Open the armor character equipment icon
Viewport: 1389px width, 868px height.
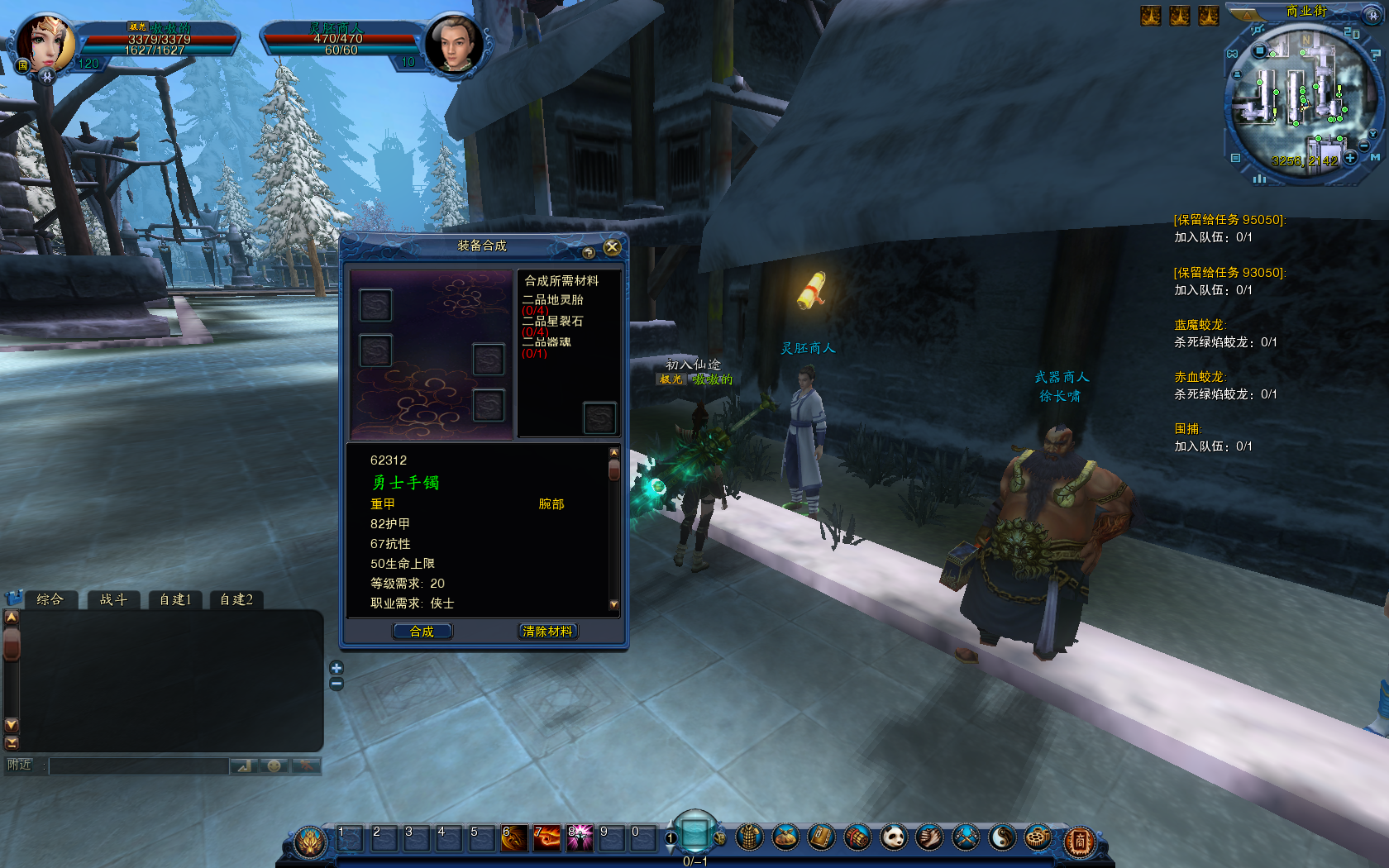coord(749,838)
